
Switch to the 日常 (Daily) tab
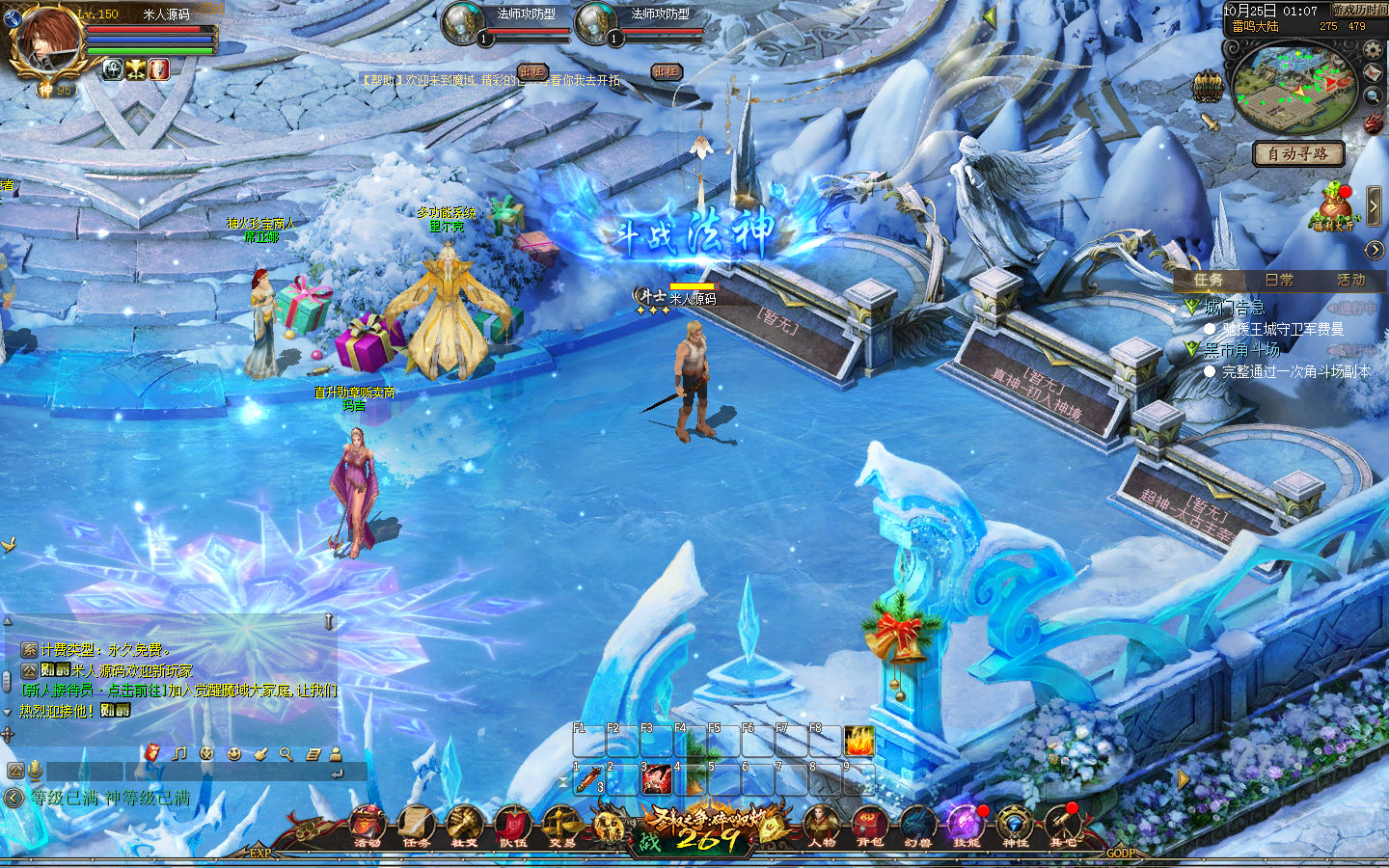coord(1279,280)
